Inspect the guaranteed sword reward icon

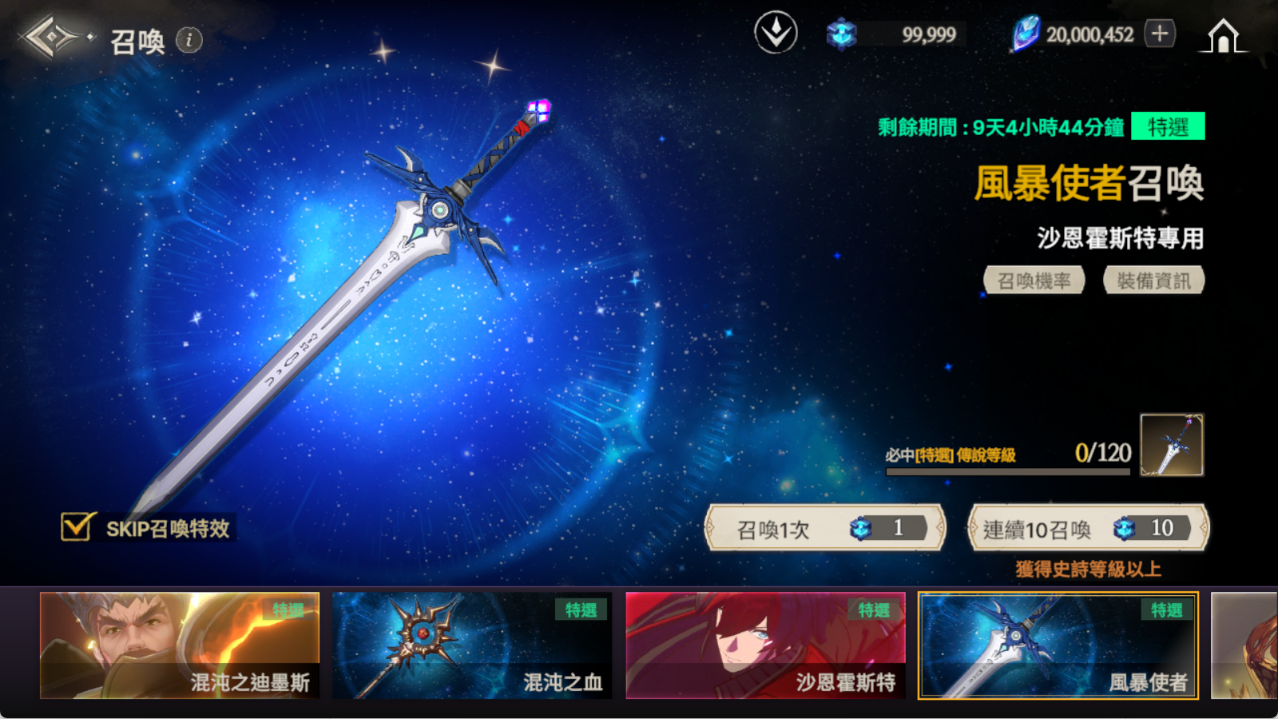(1171, 445)
